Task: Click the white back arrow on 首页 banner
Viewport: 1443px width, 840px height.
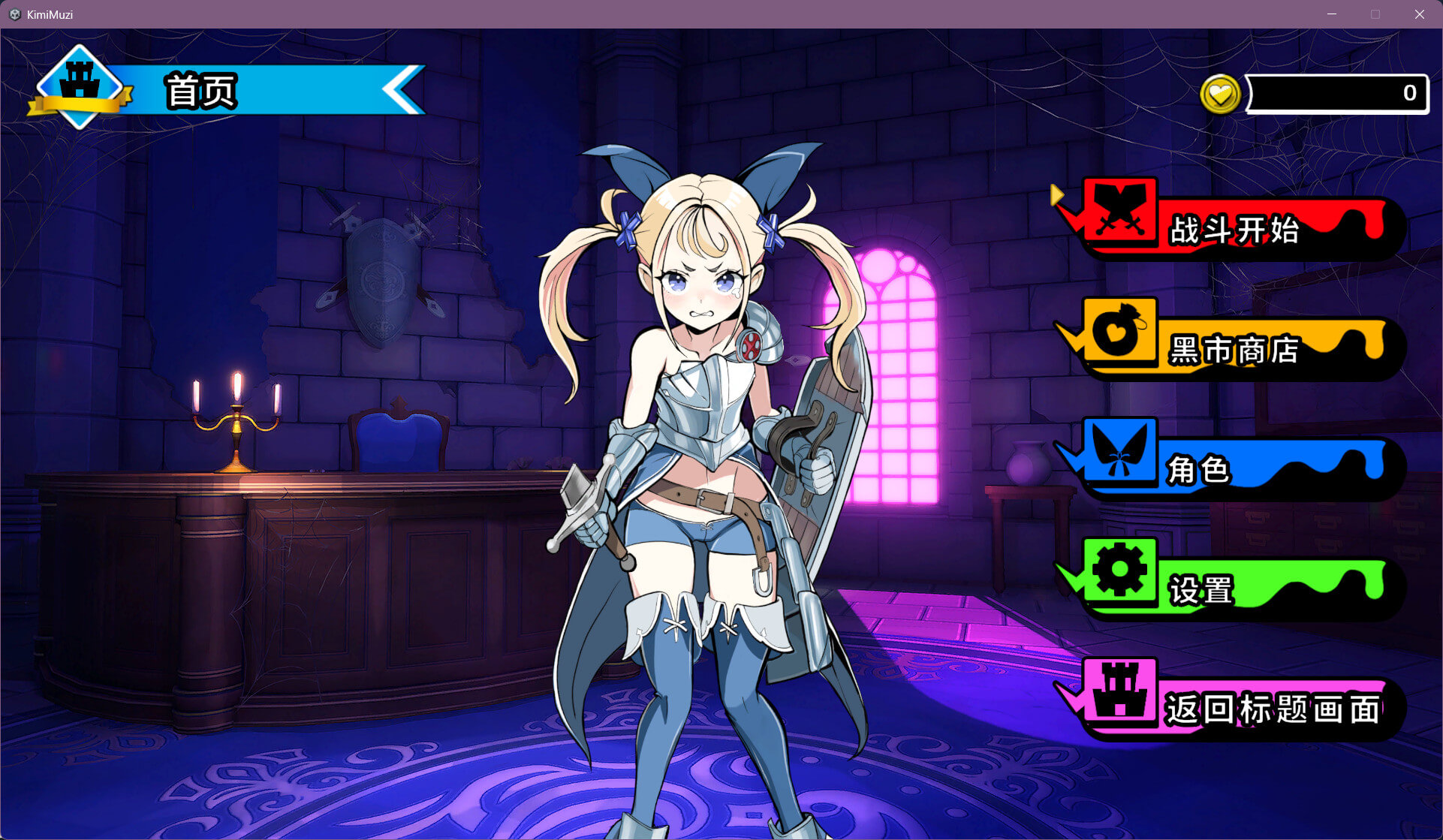Action: tap(402, 89)
